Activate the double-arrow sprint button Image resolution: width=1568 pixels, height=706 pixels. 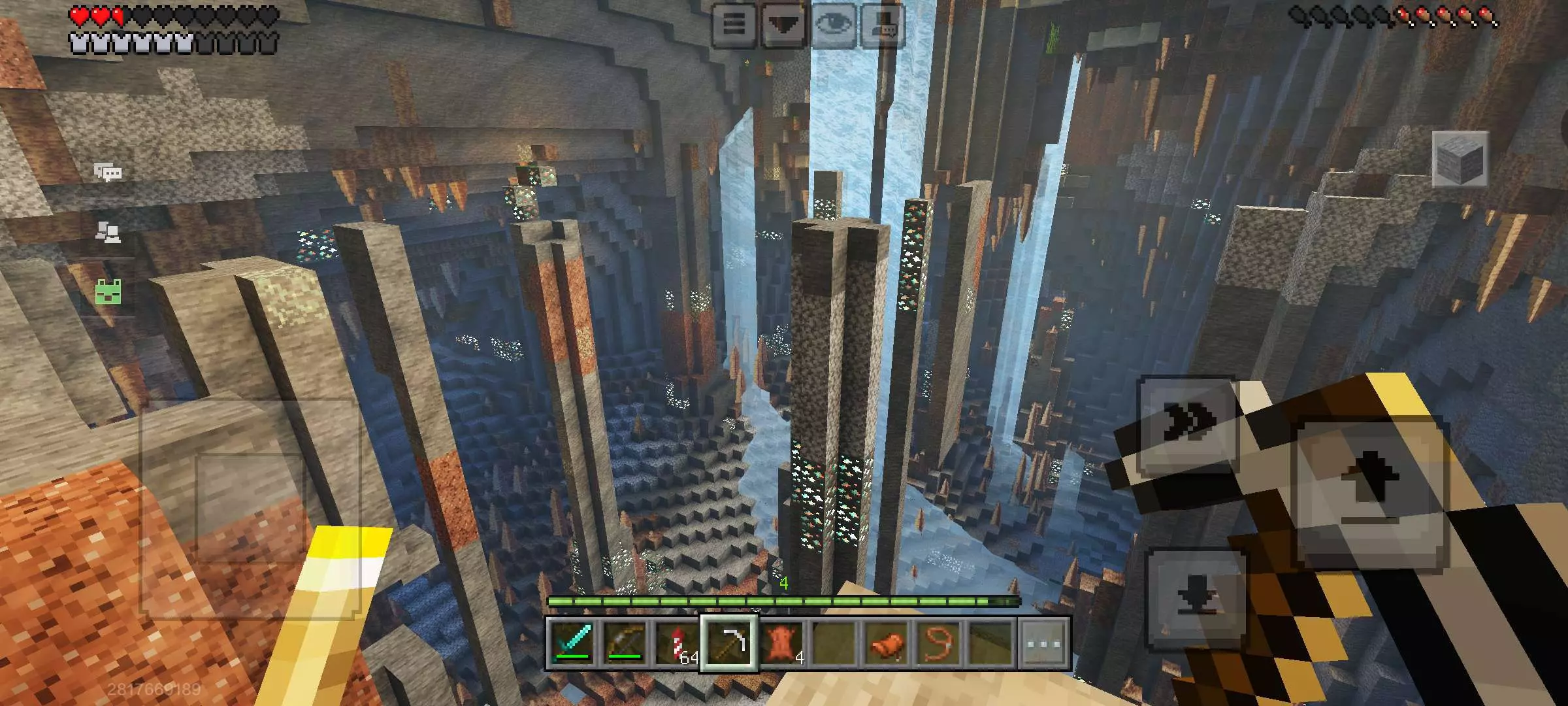[x=1188, y=424]
